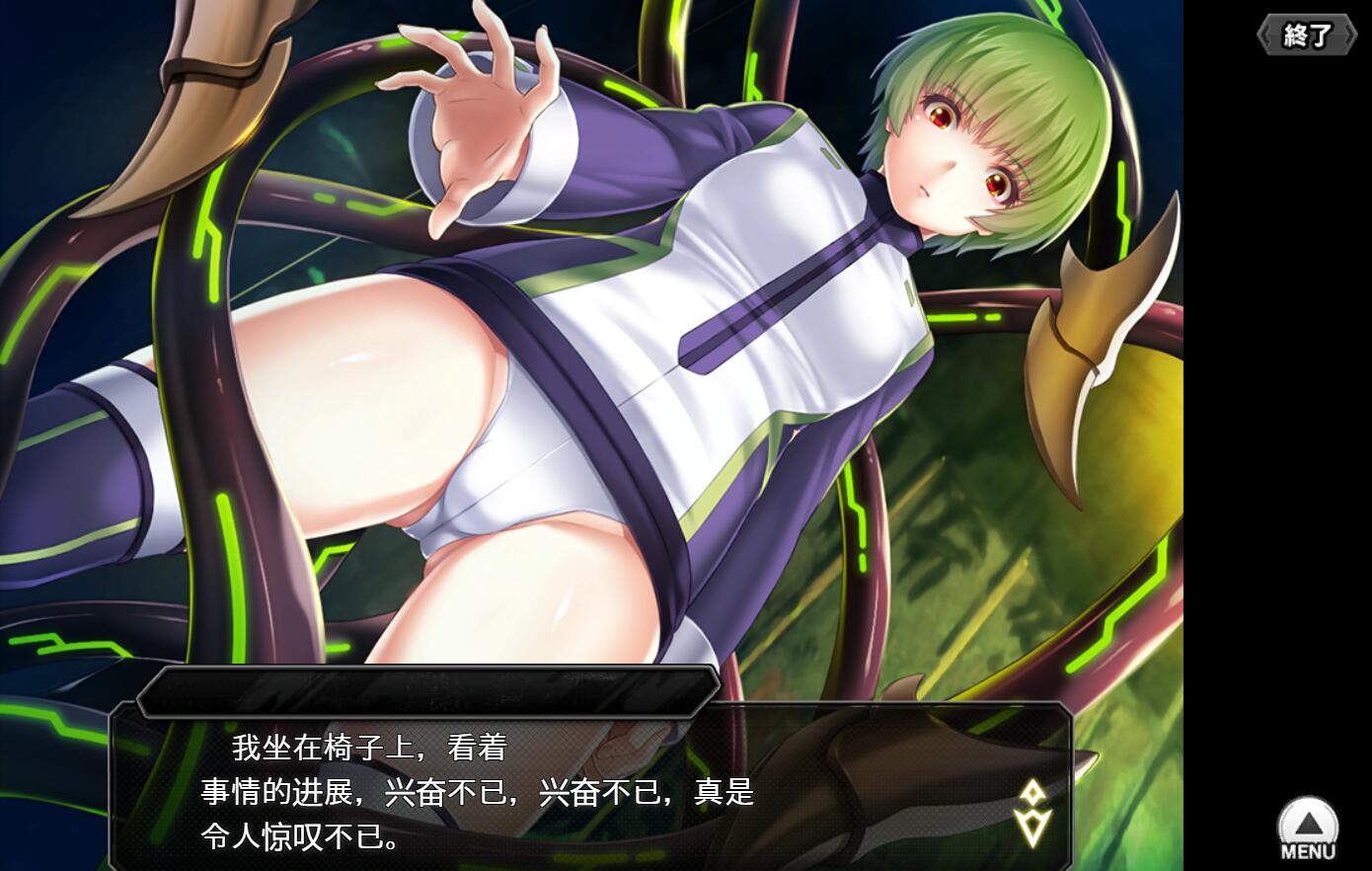This screenshot has width=1372, height=871.
Task: Click the dark triangle inside the MENU circle
Action: click(x=1308, y=823)
